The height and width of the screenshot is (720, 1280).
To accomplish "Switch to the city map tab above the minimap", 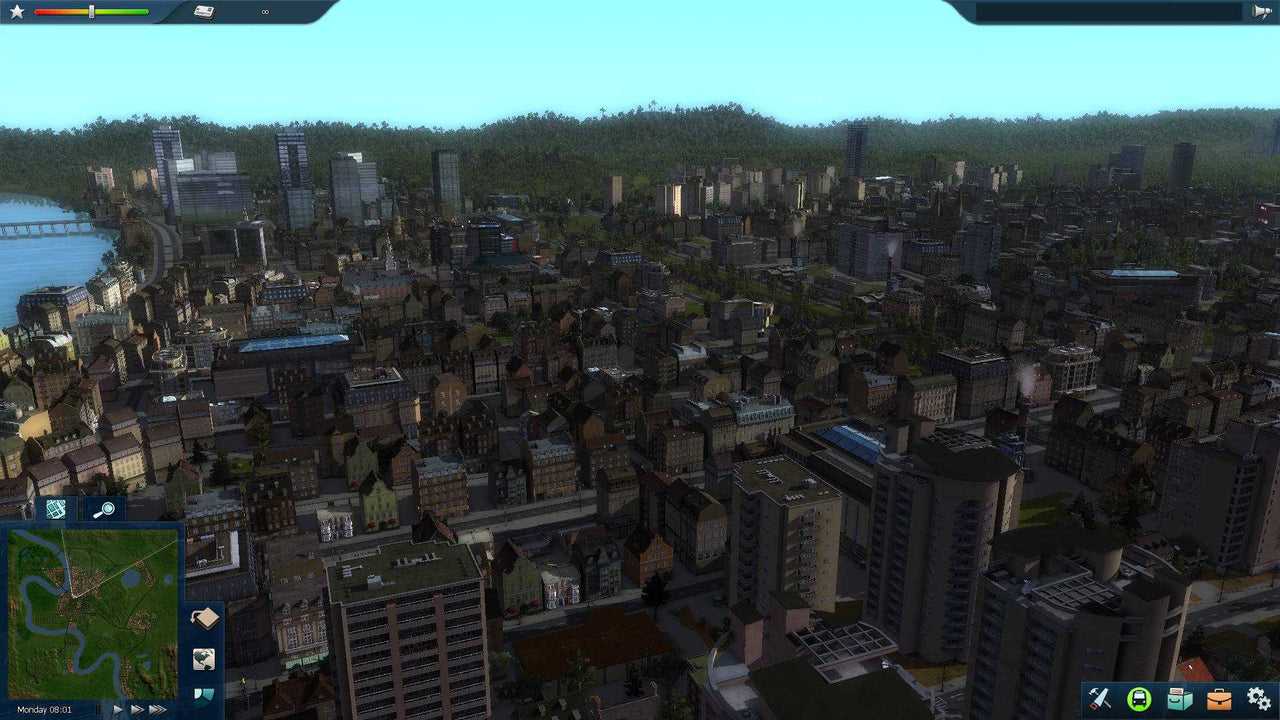I will point(56,508).
